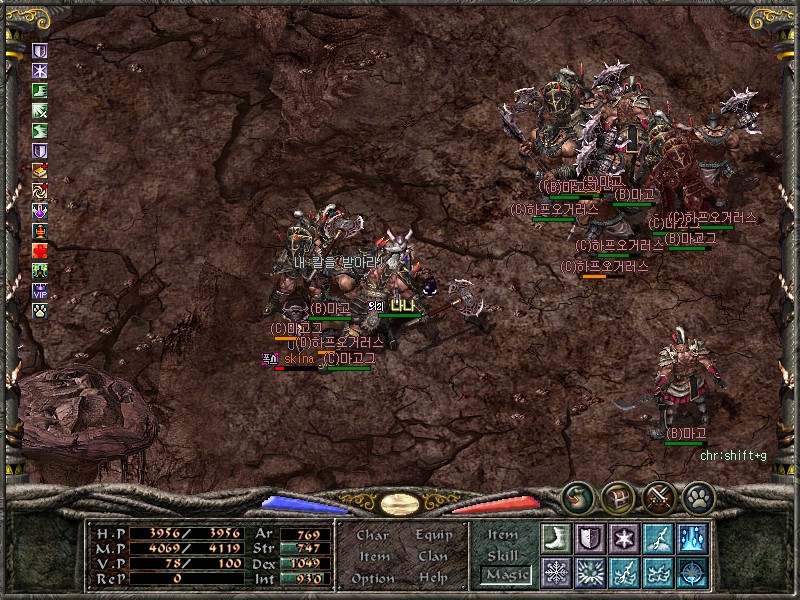Open the Char menu
This screenshot has height=600, width=800.
372,535
